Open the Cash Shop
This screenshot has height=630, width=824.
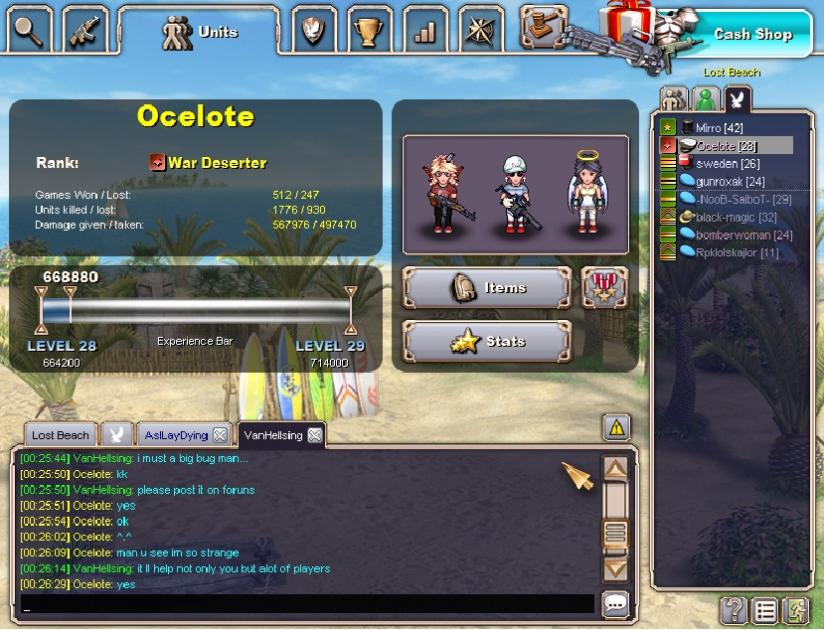pos(751,34)
